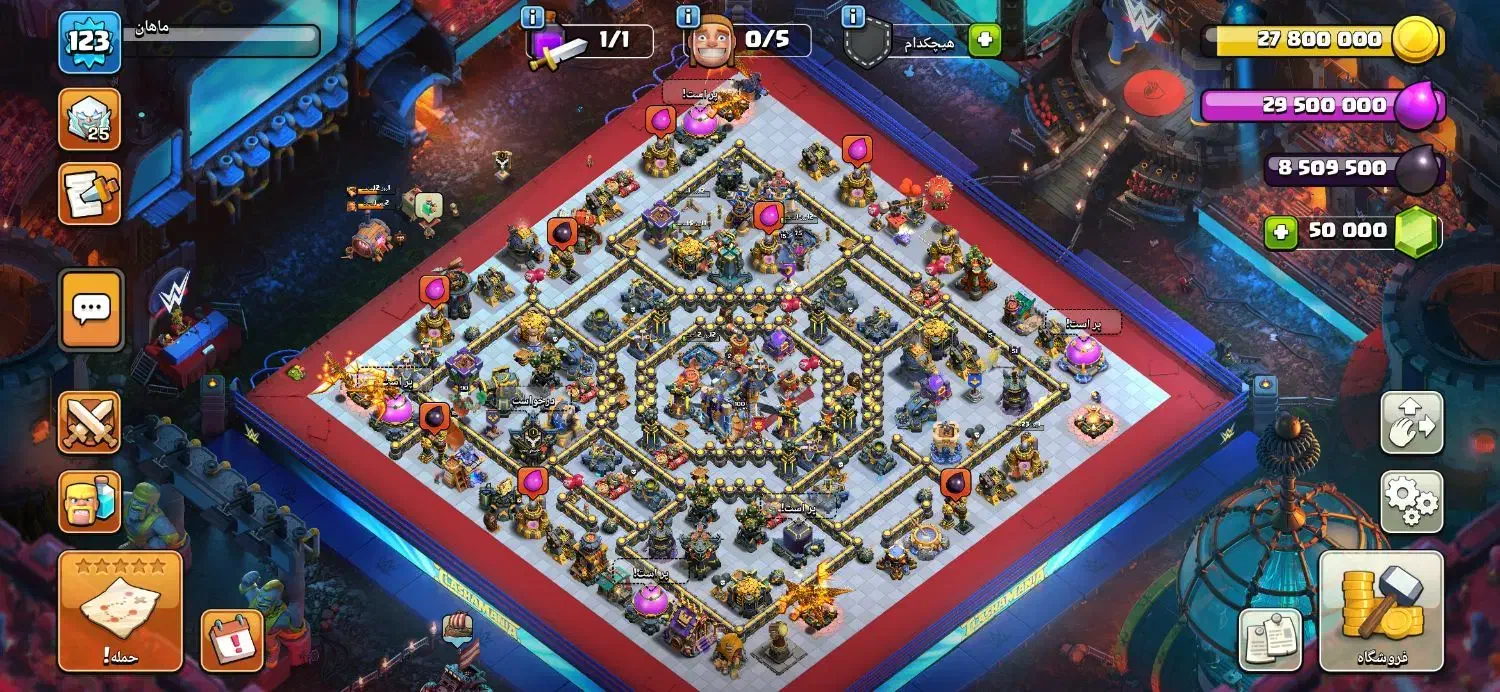The height and width of the screenshot is (692, 1500).
Task: Tap the pink elixir drop icon
Action: pos(1417,106)
